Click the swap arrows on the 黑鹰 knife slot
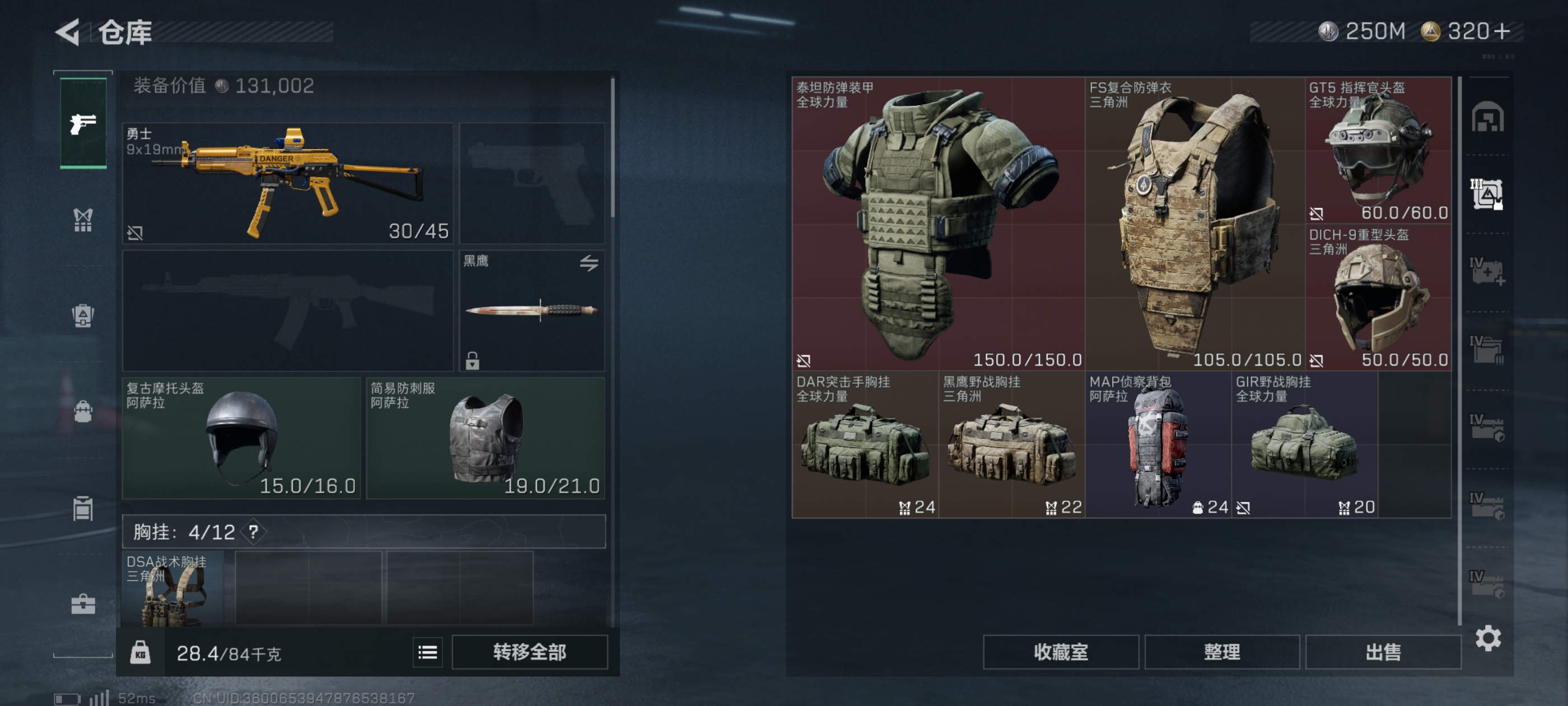The height and width of the screenshot is (706, 1568). point(589,264)
